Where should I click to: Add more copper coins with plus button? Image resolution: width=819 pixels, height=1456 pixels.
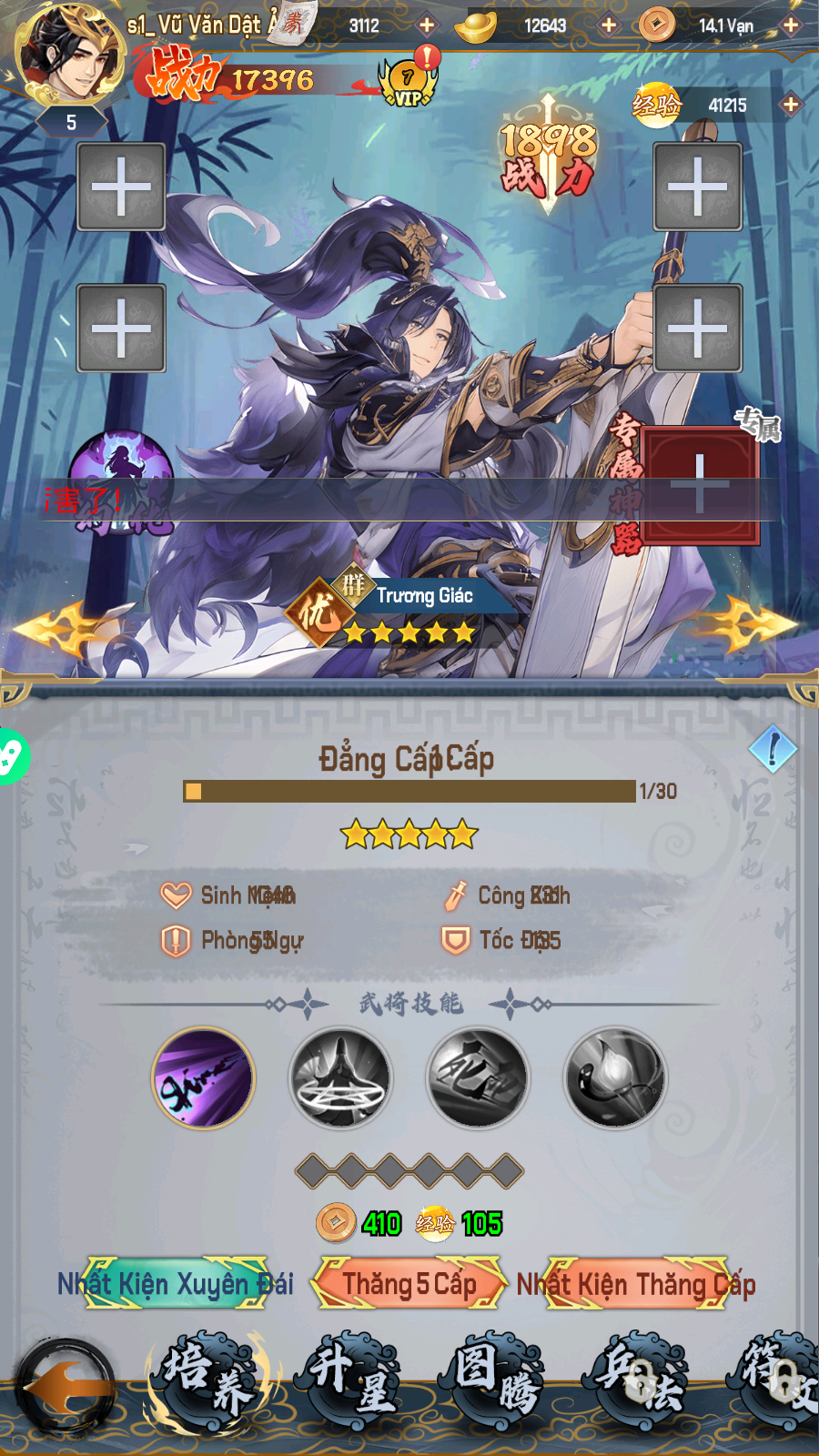point(791,25)
